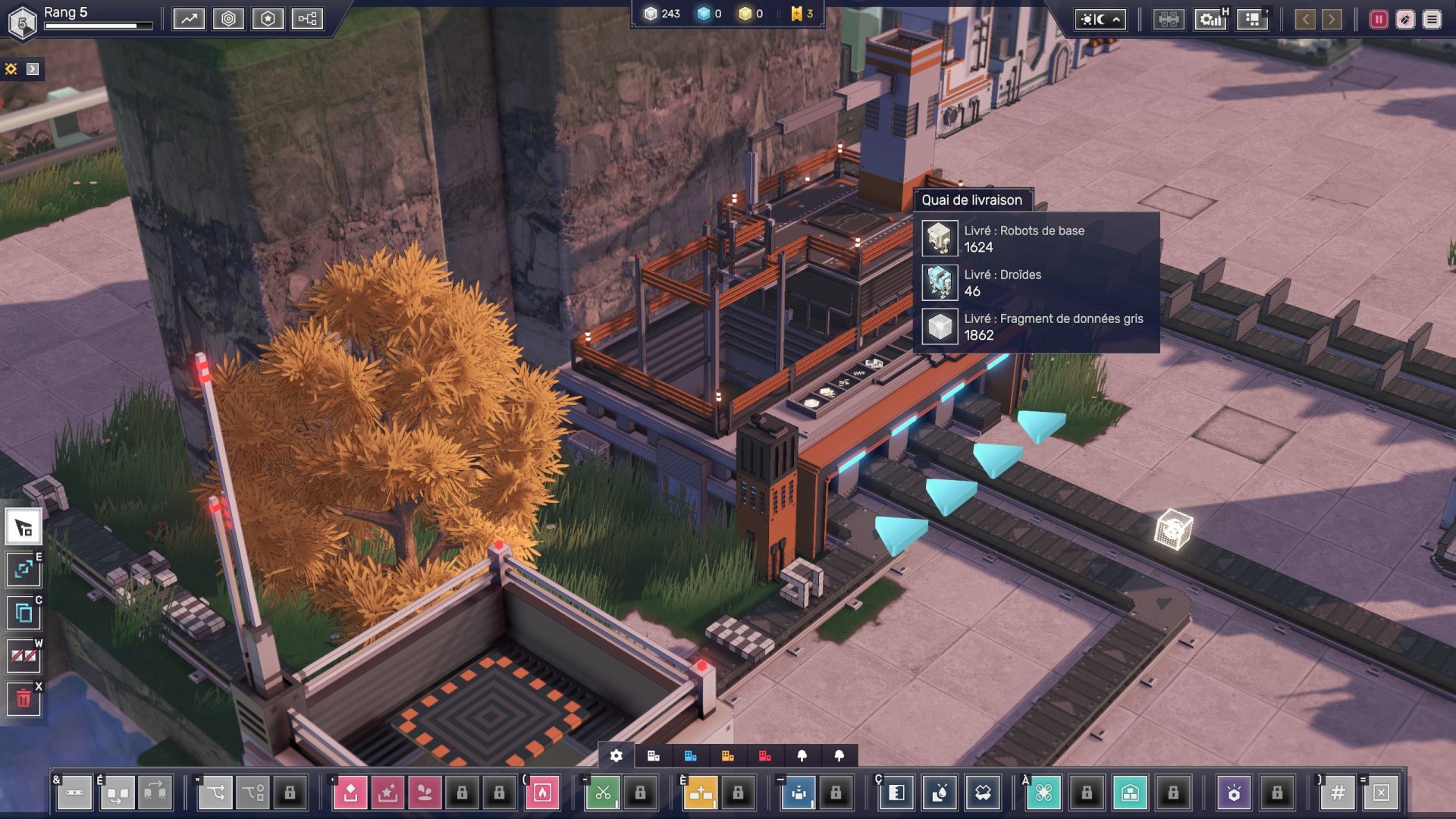The width and height of the screenshot is (1456, 819).
Task: Open the gear and bars stats overlay
Action: [x=1210, y=20]
